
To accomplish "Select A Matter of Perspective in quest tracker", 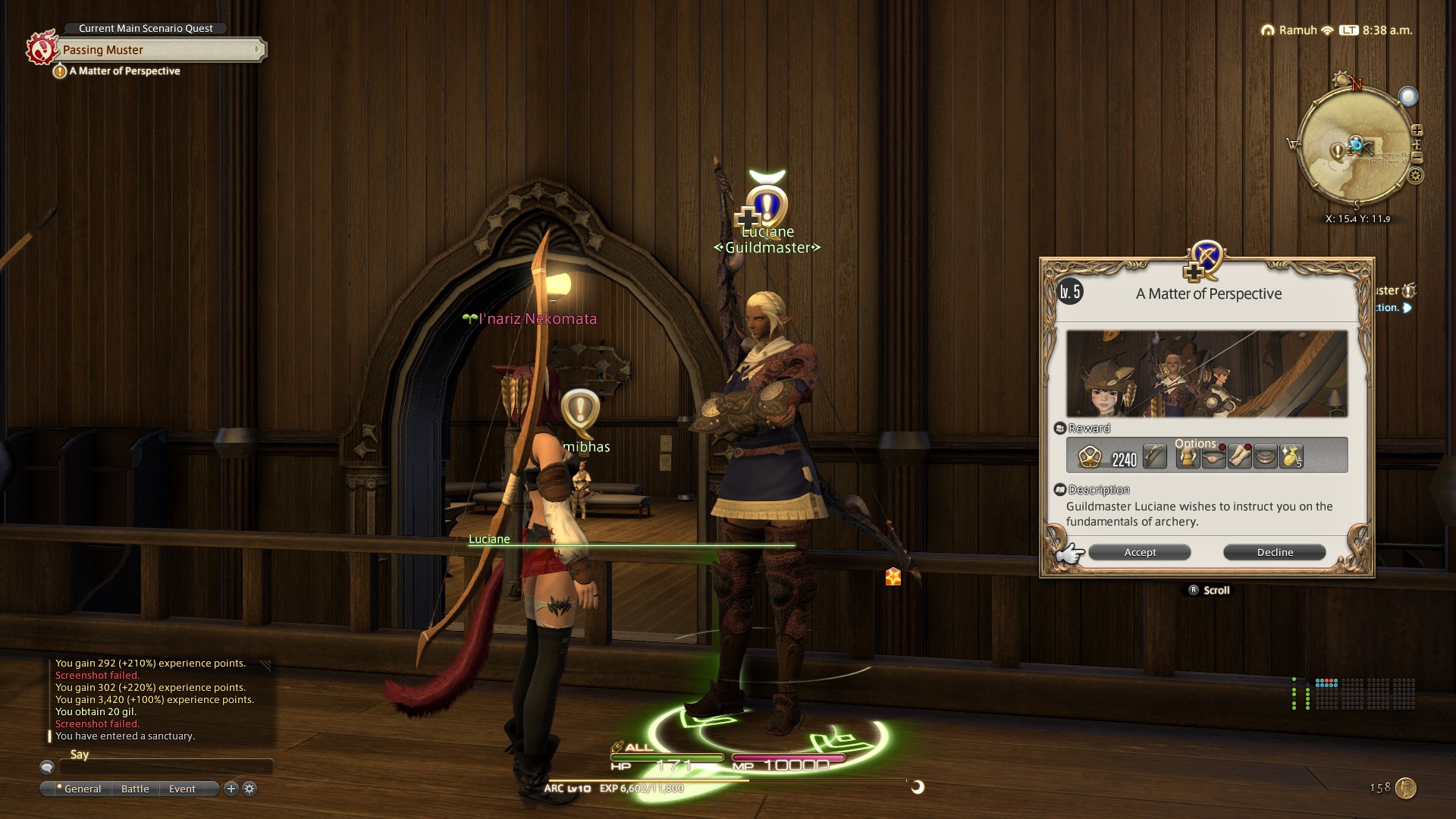I will (x=124, y=71).
